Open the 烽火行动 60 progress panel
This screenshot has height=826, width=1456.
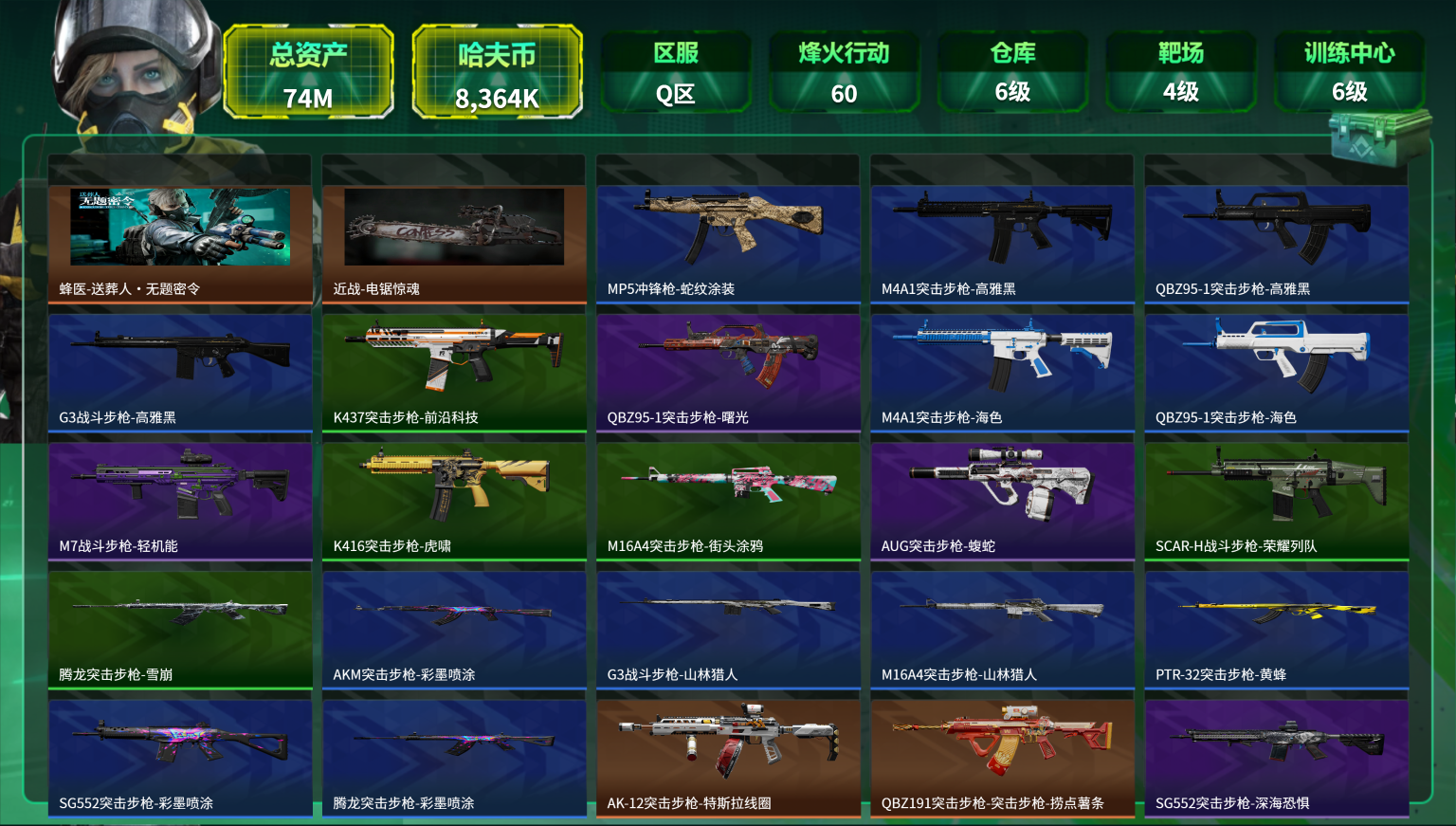pos(845,71)
